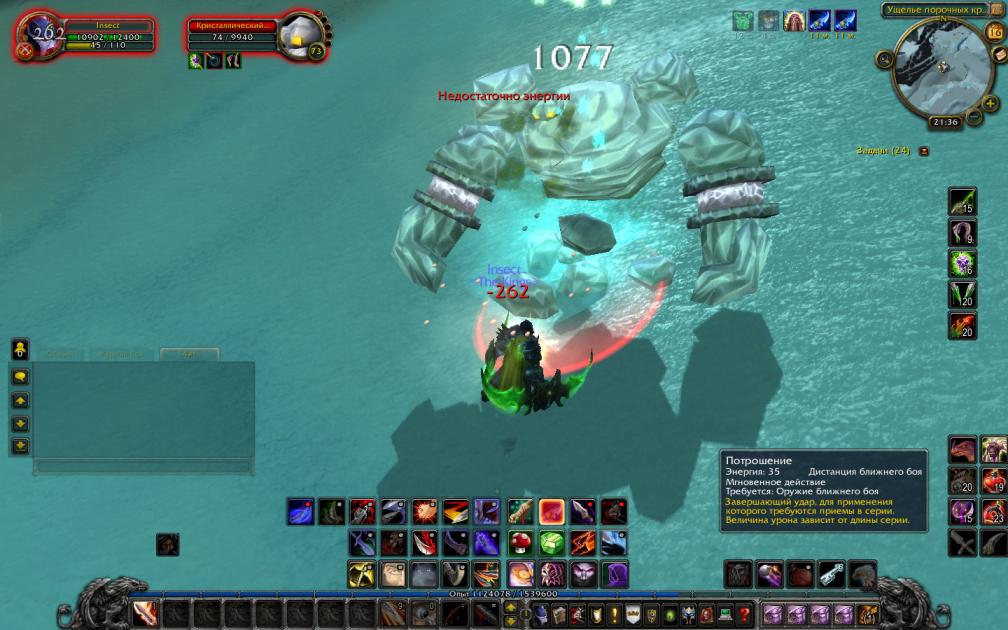
Task: Open the tracking magnifier beside the minimap
Action: pyautogui.click(x=885, y=60)
